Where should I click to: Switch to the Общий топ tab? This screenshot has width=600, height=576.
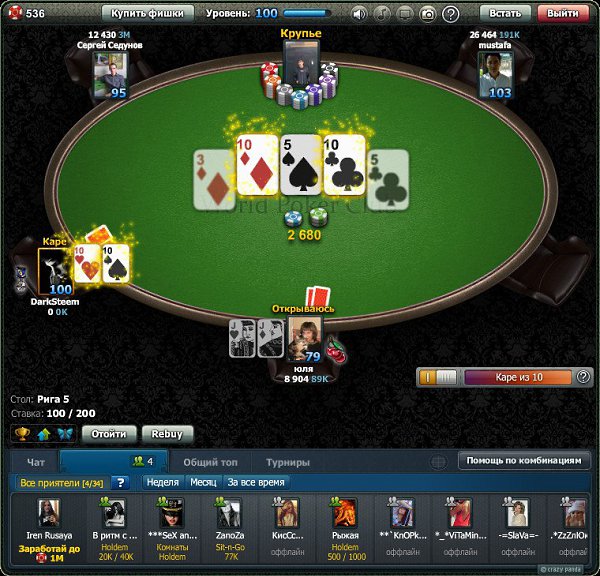point(209,462)
